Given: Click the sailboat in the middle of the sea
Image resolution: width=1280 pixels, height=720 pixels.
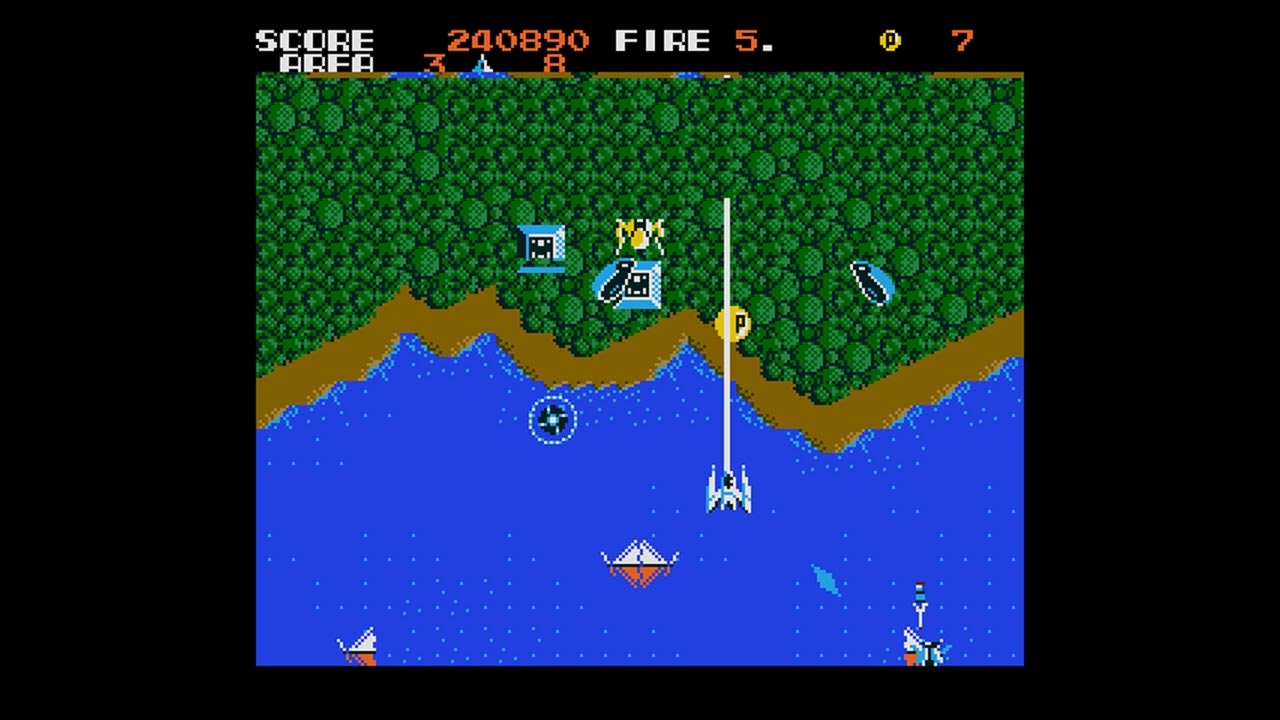Looking at the screenshot, I should 639,563.
